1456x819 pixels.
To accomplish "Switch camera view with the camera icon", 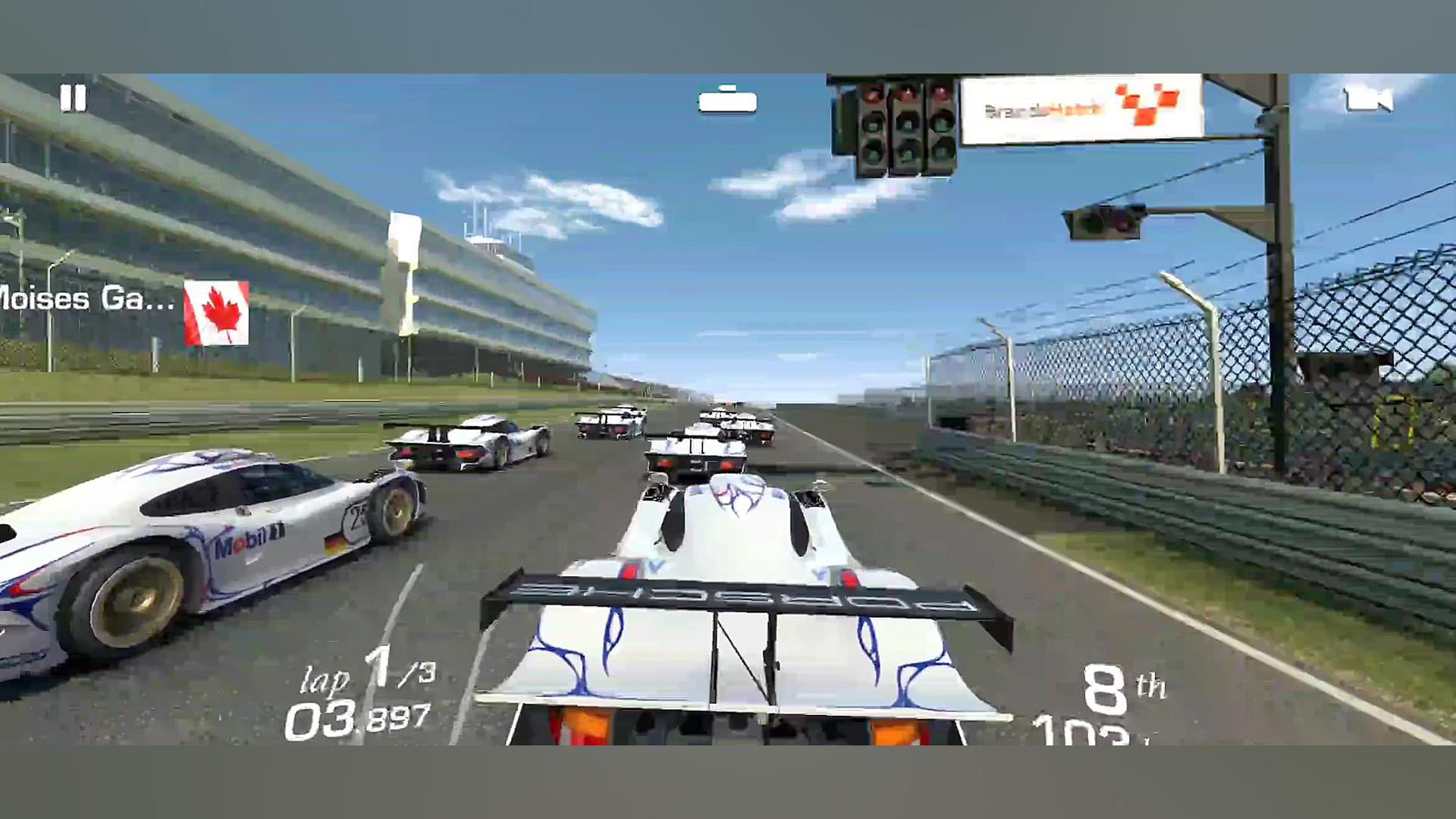I will pyautogui.click(x=1367, y=100).
